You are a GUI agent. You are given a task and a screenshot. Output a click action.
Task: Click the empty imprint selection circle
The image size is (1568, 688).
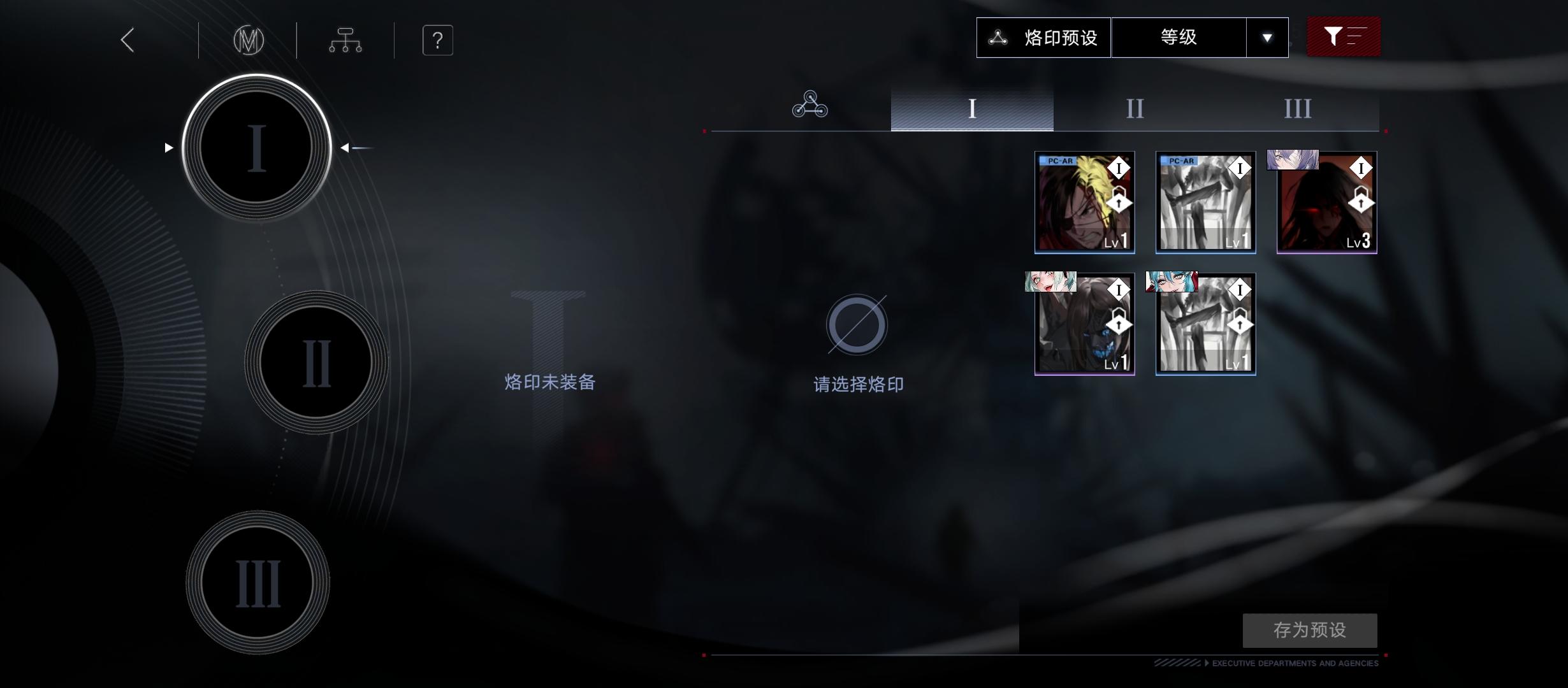(857, 325)
